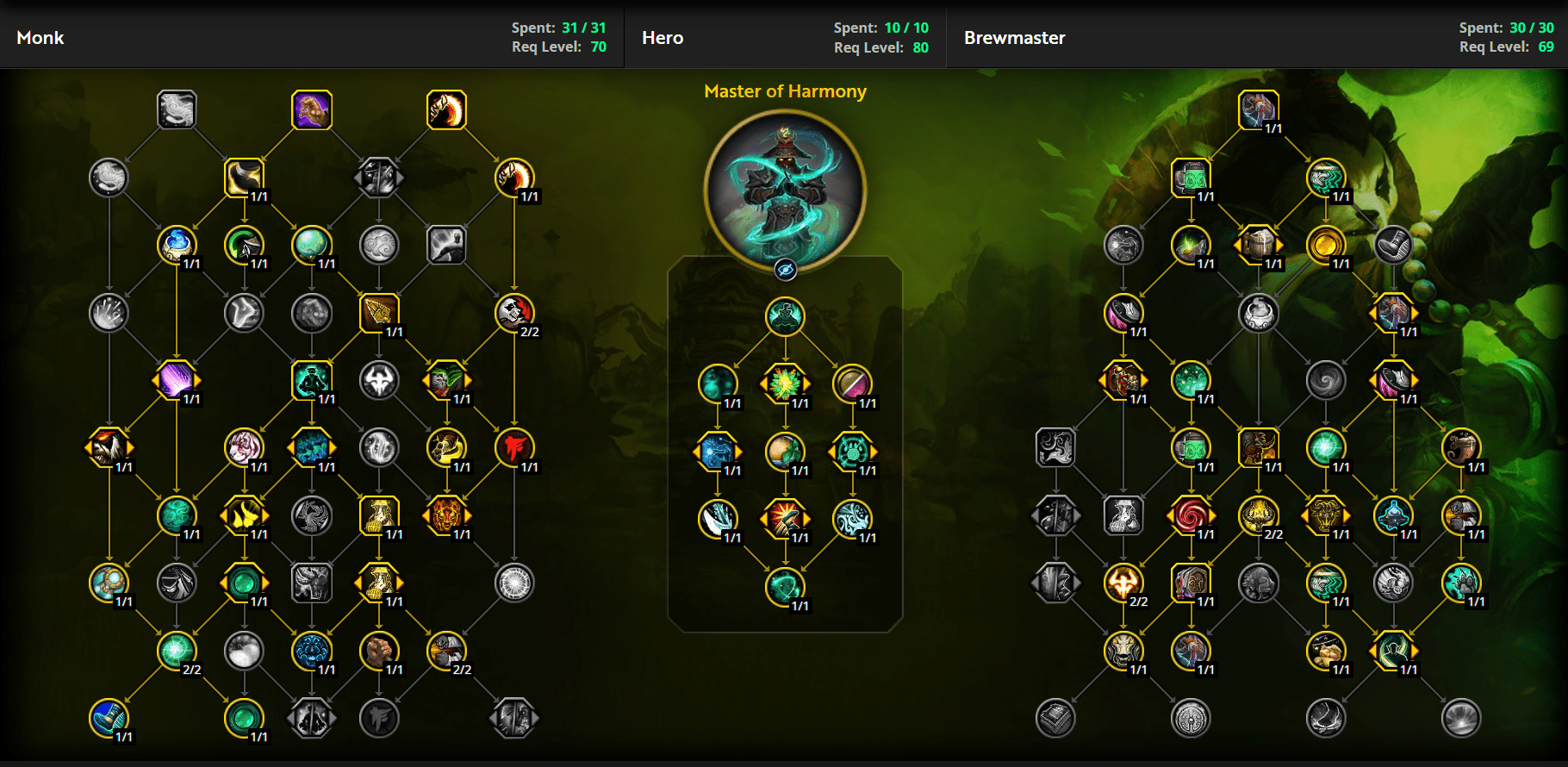Click the Master of Harmony title text
Screen dimensions: 1568x767
[x=786, y=91]
